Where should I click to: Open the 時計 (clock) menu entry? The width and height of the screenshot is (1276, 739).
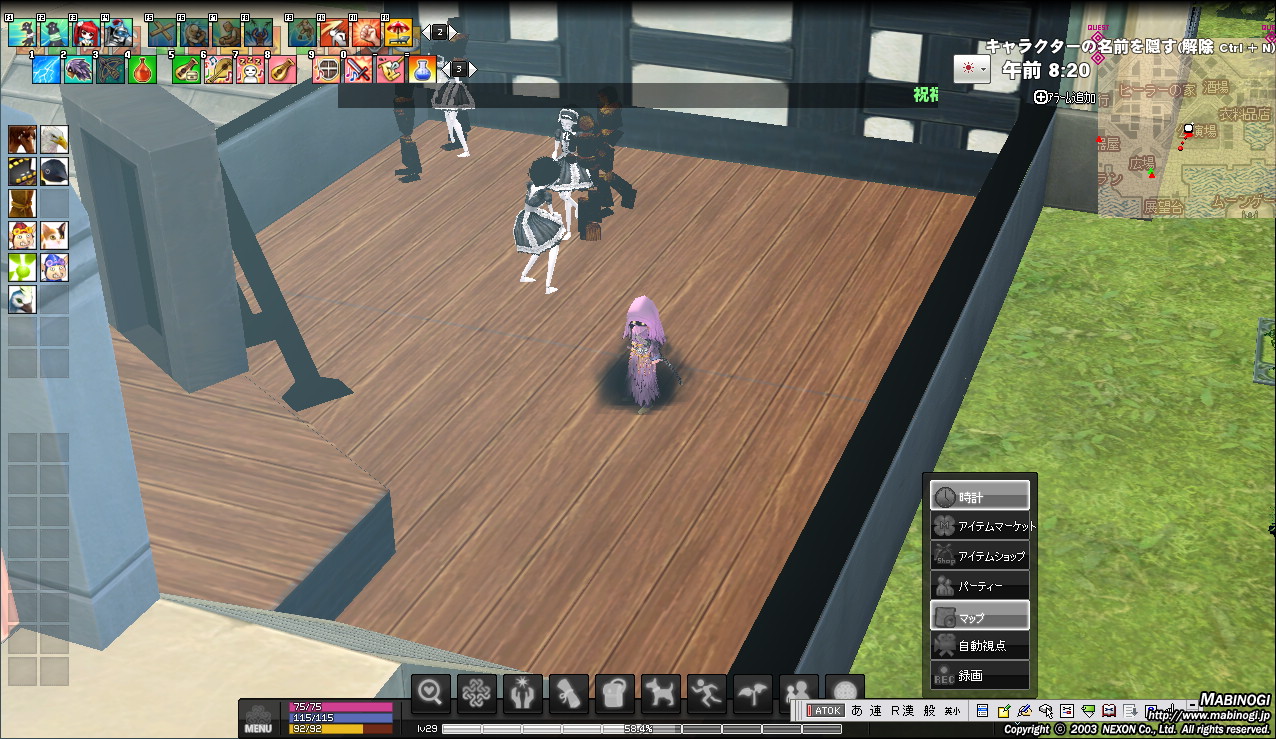point(980,496)
